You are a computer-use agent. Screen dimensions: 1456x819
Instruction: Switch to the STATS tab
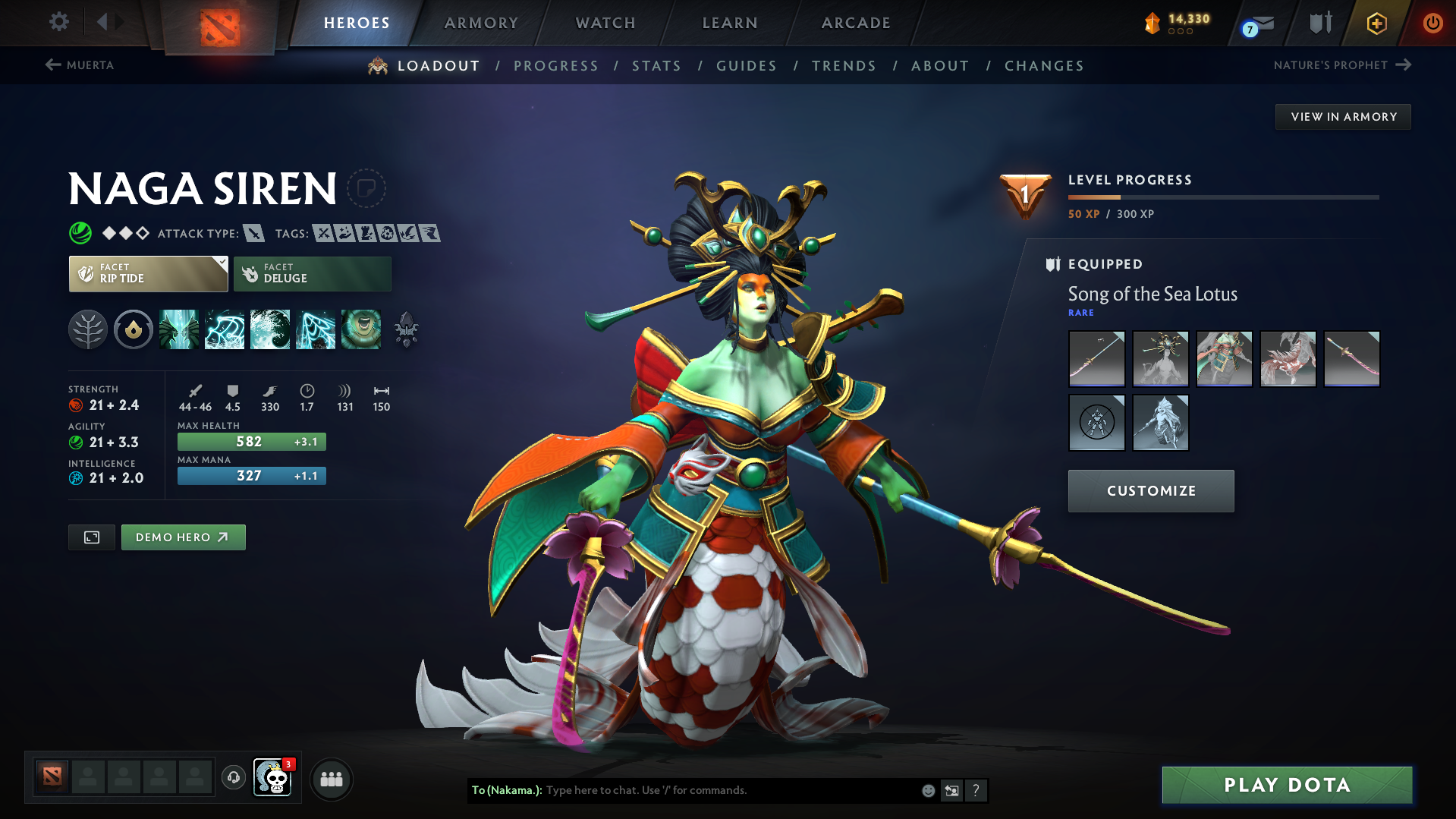tap(656, 65)
